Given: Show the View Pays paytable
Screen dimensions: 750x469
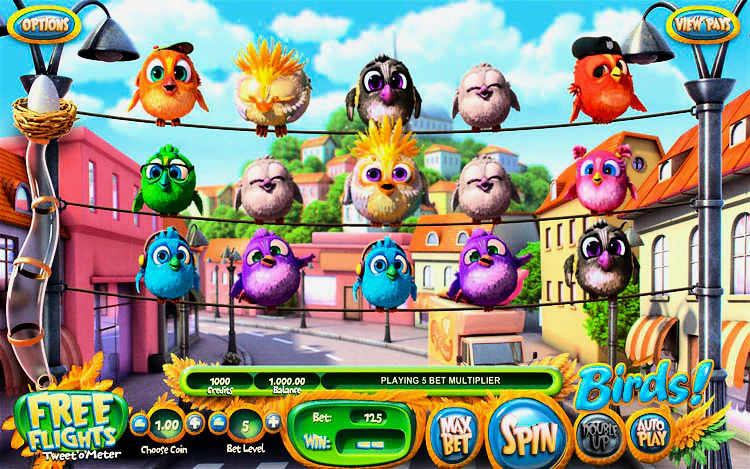Looking at the screenshot, I should pyautogui.click(x=702, y=23).
